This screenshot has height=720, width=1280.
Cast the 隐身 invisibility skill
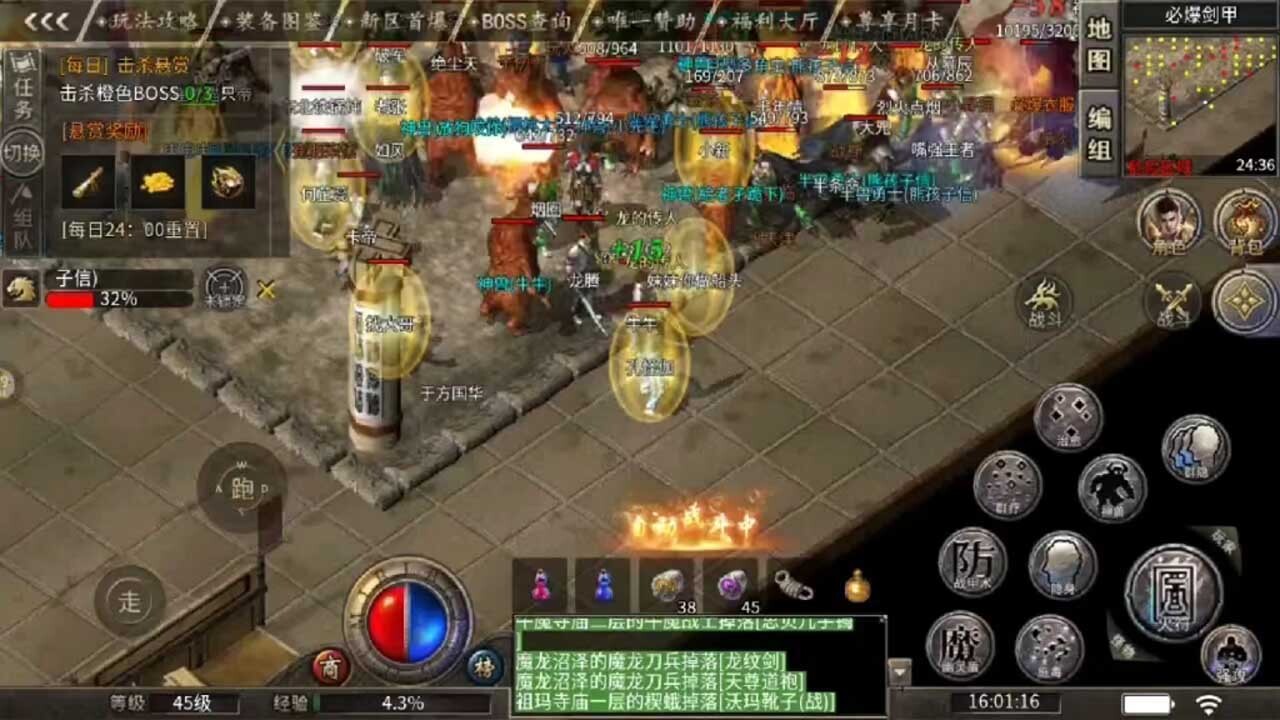coord(1059,564)
